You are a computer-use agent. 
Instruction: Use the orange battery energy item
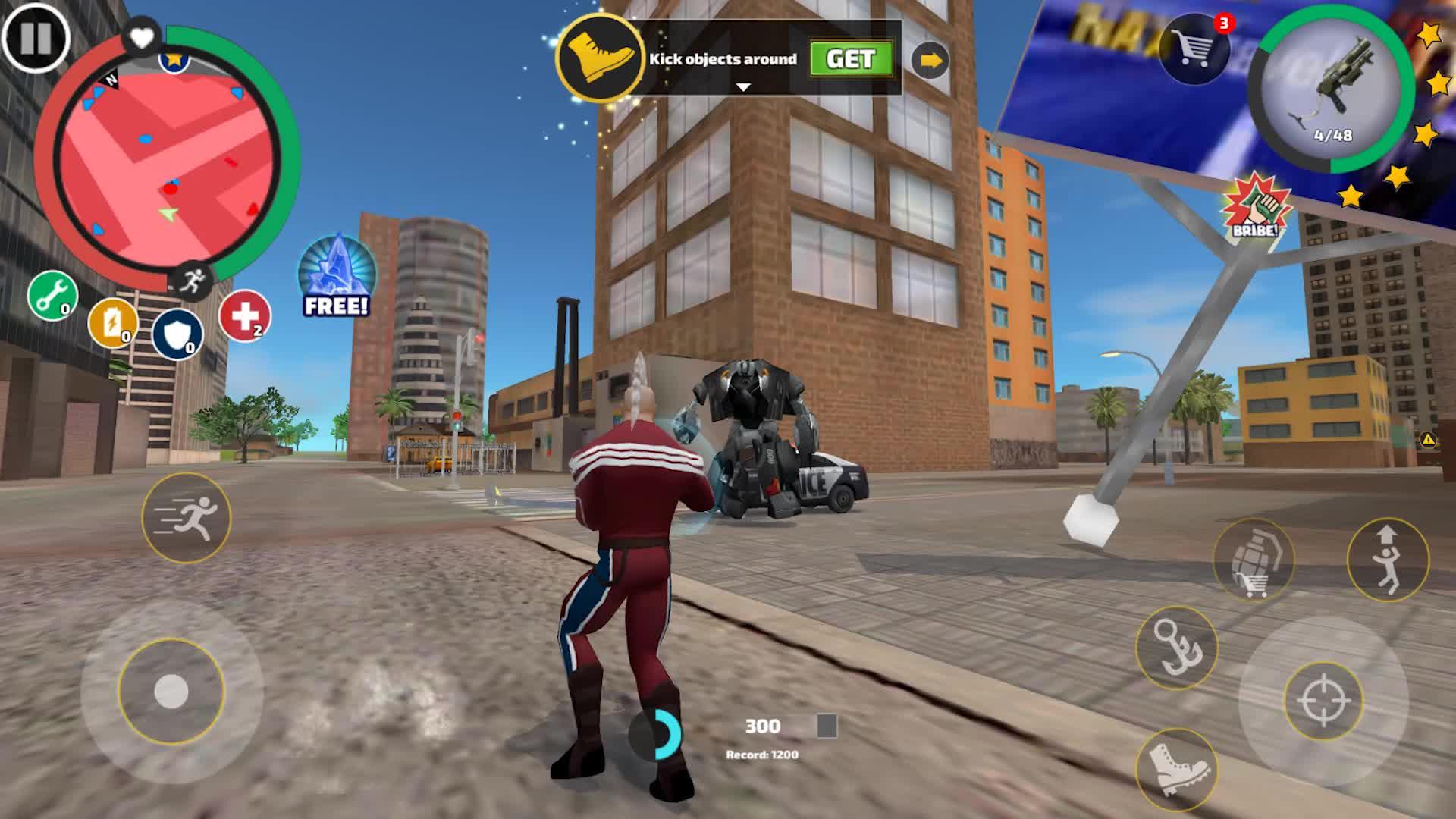coord(113,324)
